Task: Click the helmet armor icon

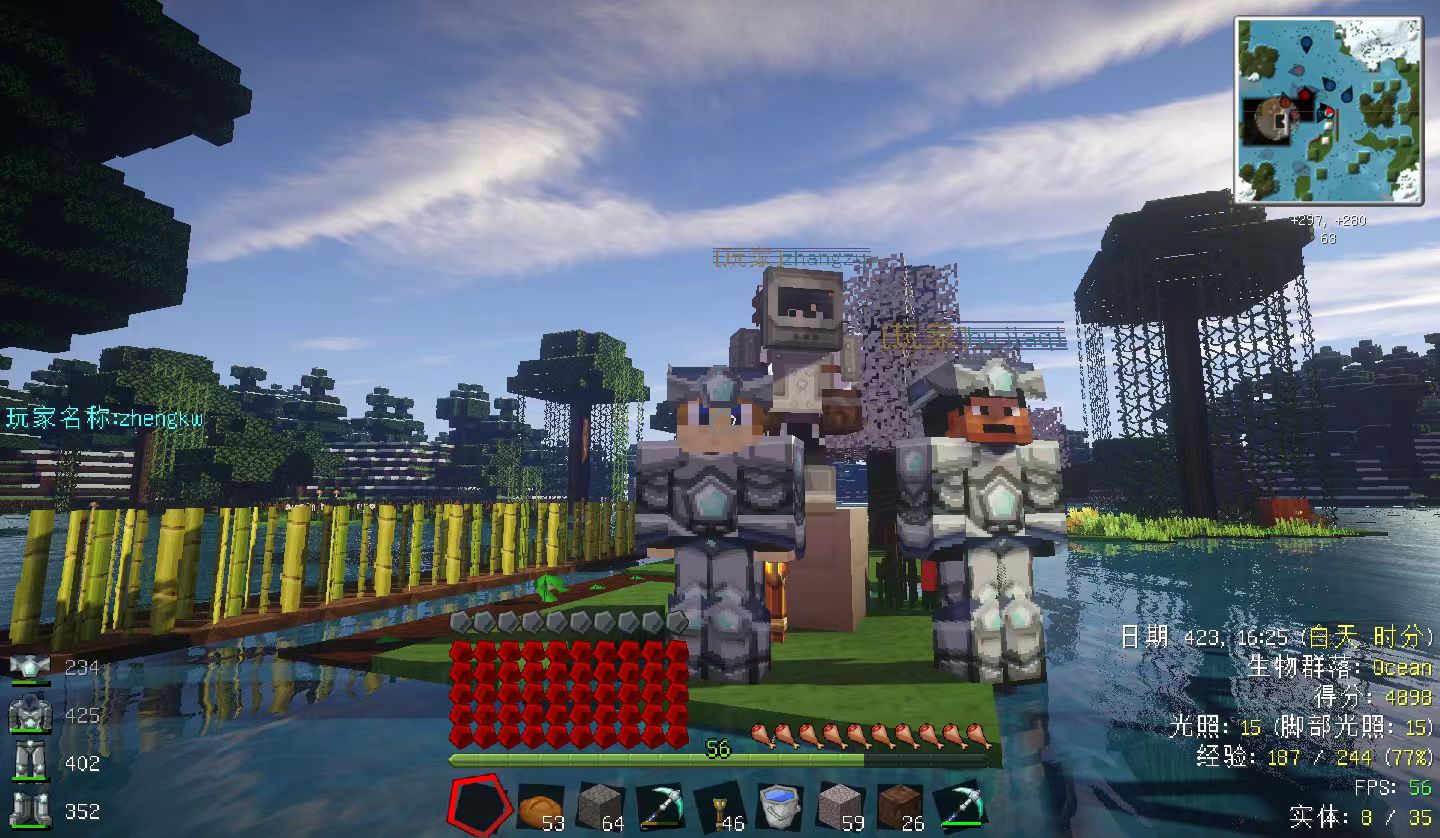Action: coord(30,667)
